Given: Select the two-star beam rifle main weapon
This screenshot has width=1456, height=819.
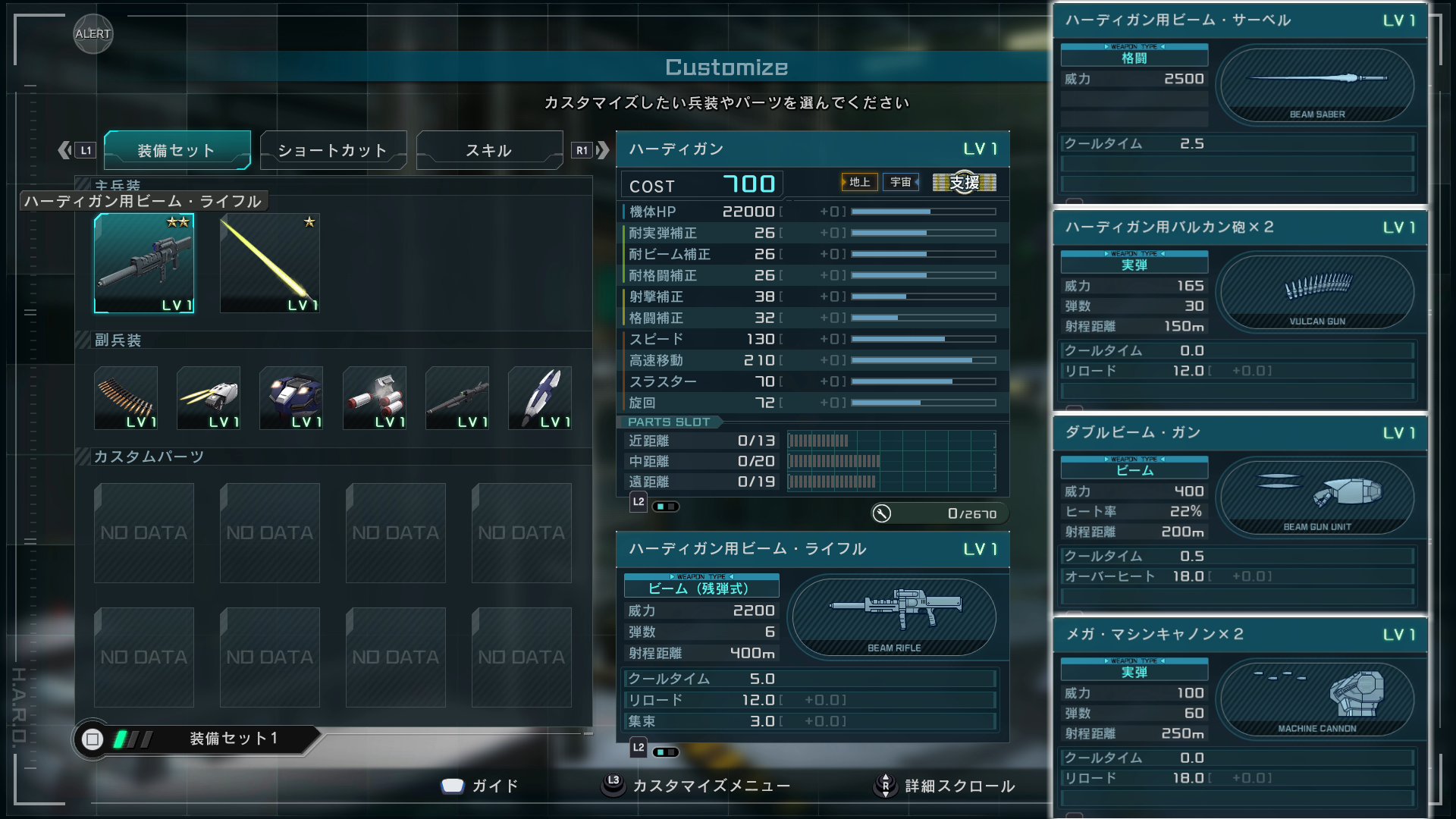Looking at the screenshot, I should coord(144,263).
